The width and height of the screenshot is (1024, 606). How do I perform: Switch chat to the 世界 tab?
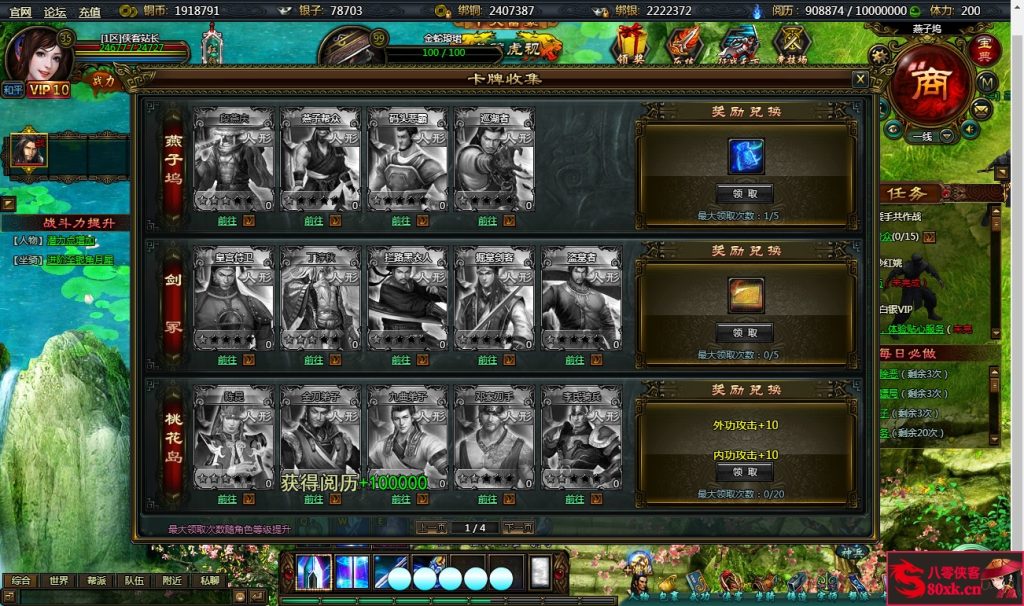pos(59,580)
